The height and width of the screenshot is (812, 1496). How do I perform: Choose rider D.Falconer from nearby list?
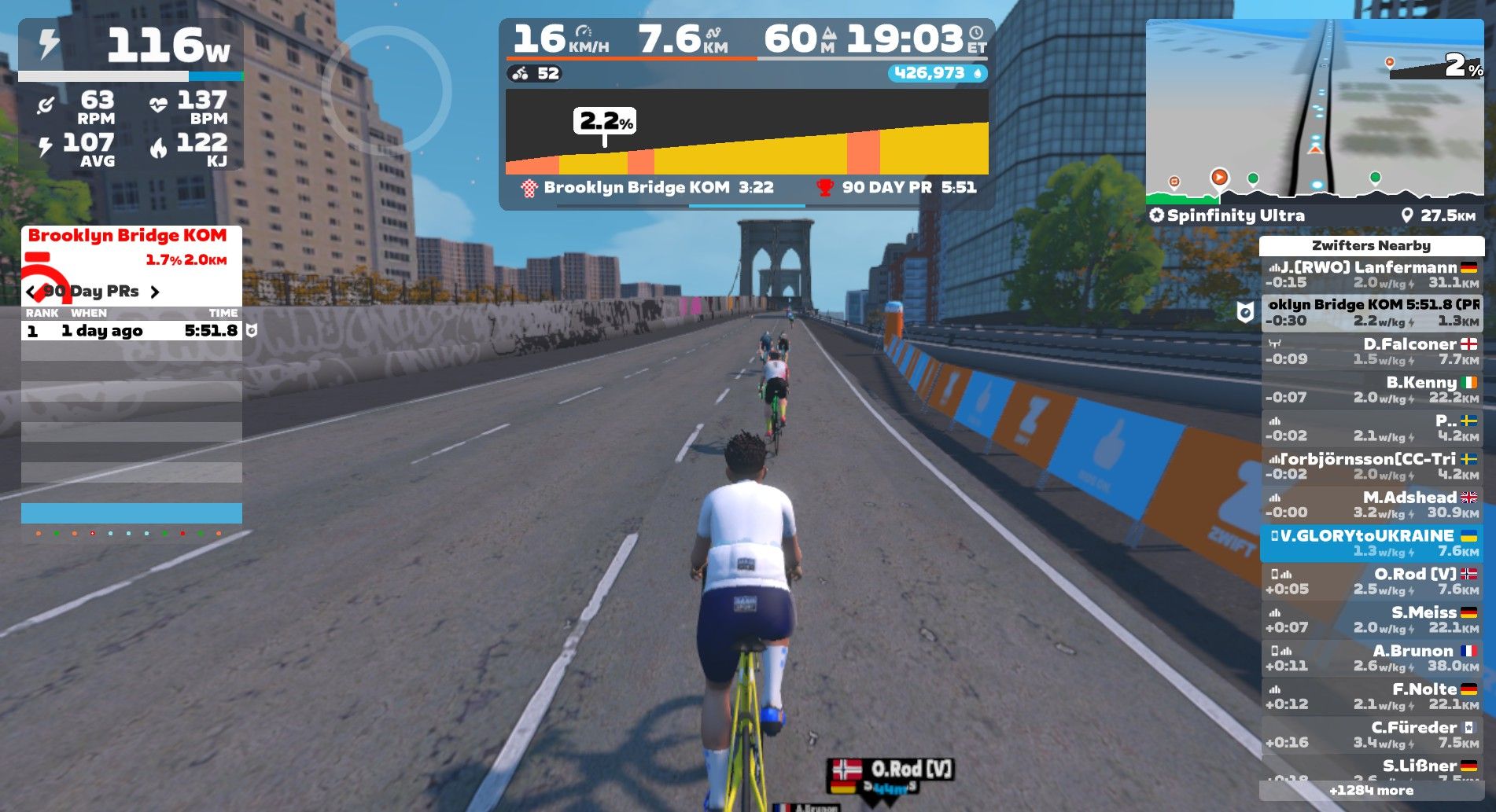point(1371,351)
